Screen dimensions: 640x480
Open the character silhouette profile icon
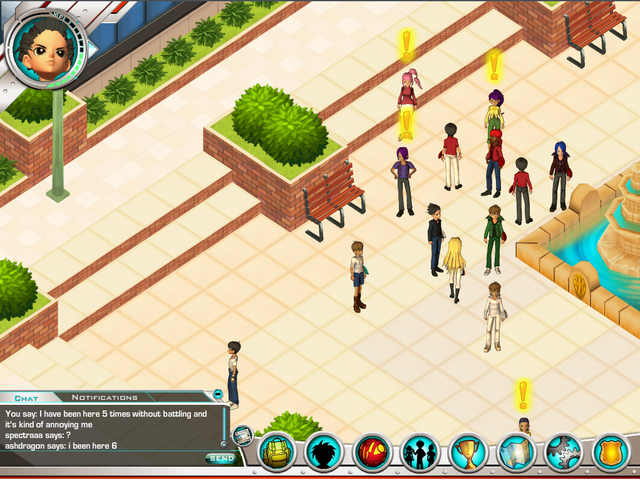(325, 453)
